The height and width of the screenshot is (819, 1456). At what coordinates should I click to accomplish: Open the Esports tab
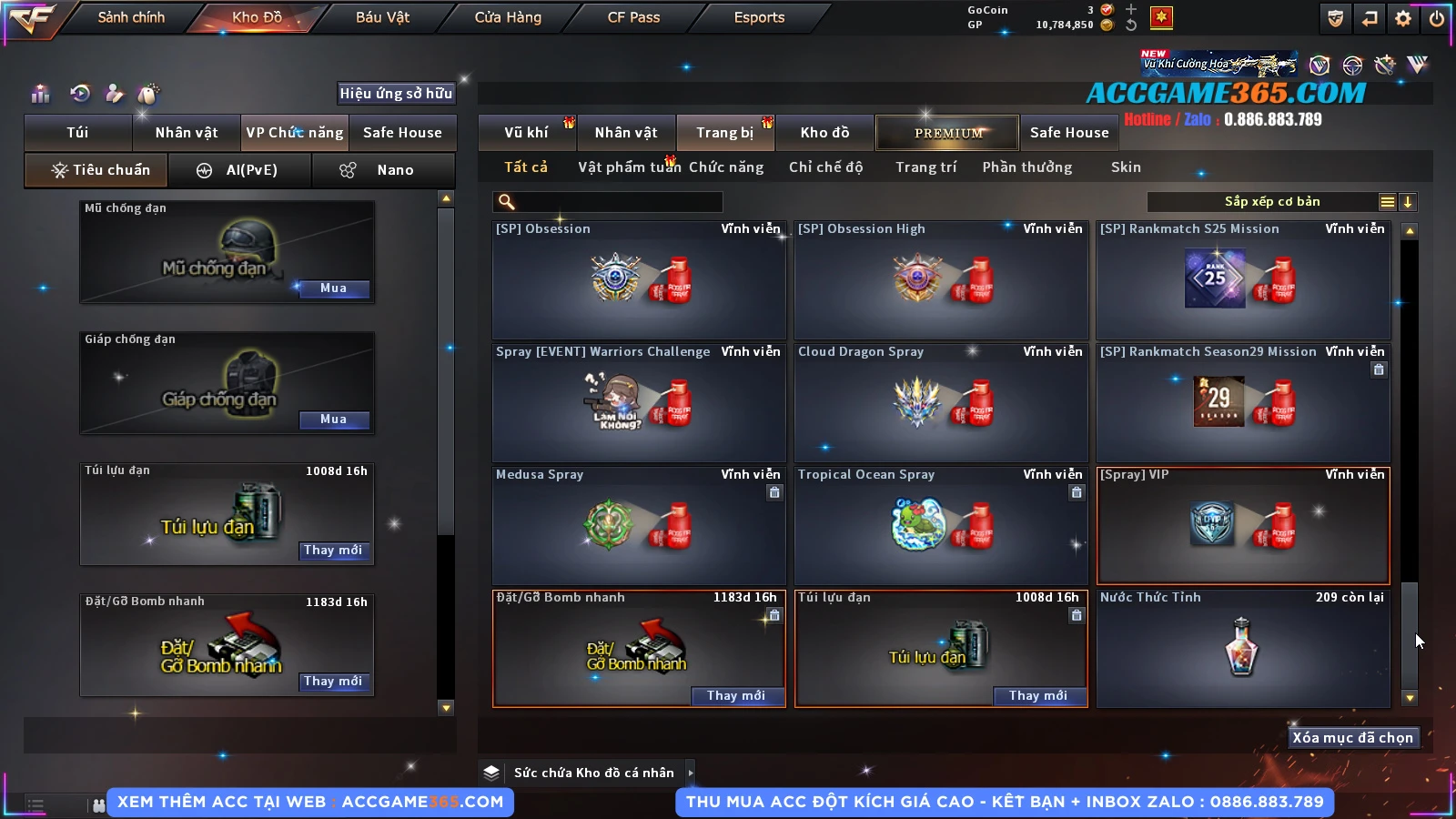(x=759, y=17)
